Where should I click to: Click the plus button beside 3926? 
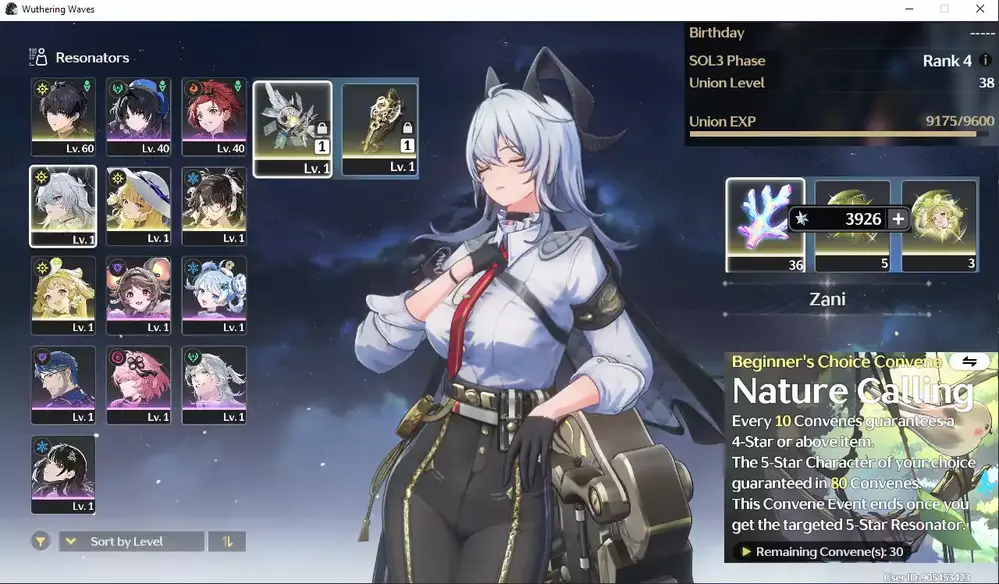[x=898, y=219]
